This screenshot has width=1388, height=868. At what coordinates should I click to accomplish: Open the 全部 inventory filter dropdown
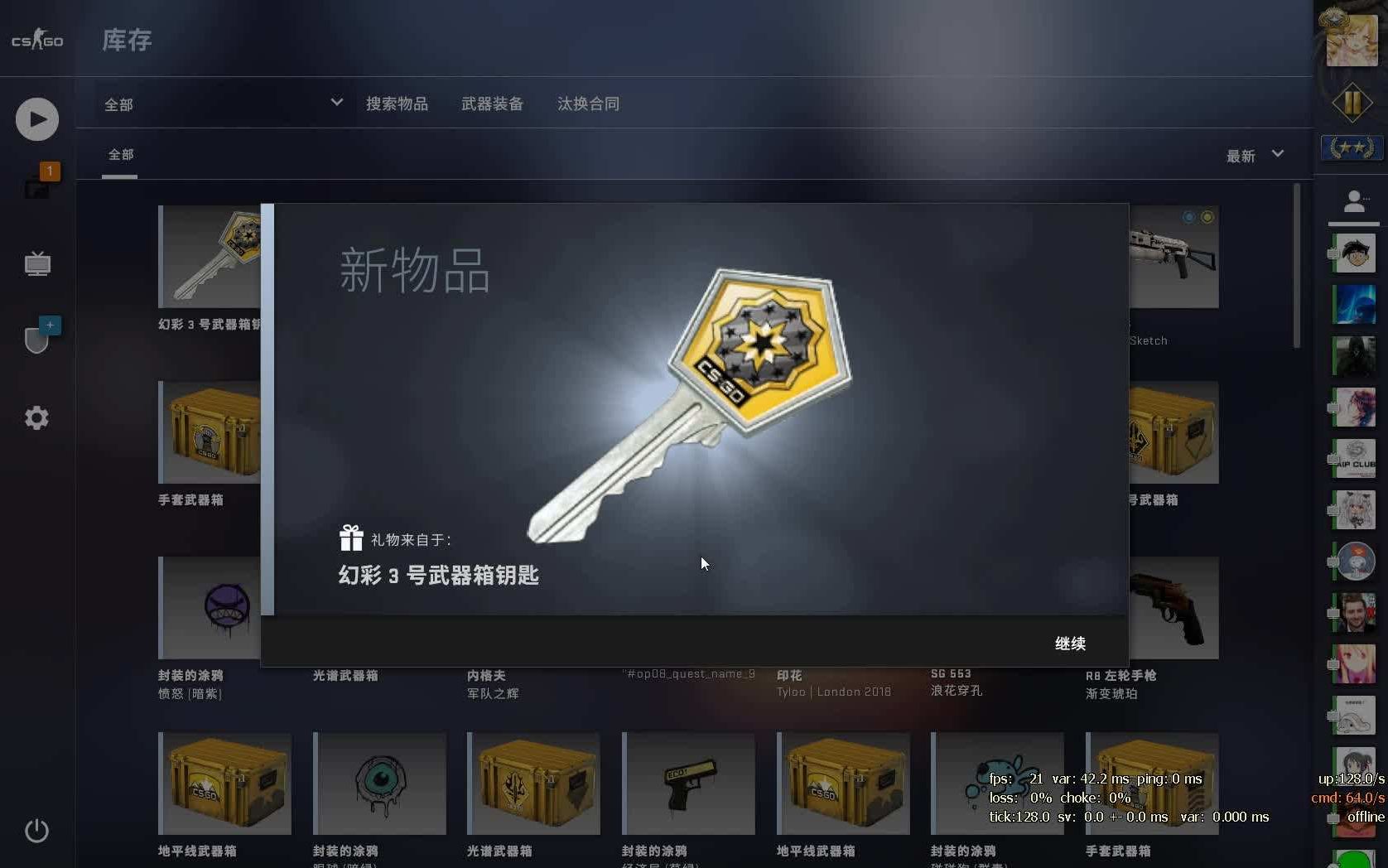click(221, 103)
